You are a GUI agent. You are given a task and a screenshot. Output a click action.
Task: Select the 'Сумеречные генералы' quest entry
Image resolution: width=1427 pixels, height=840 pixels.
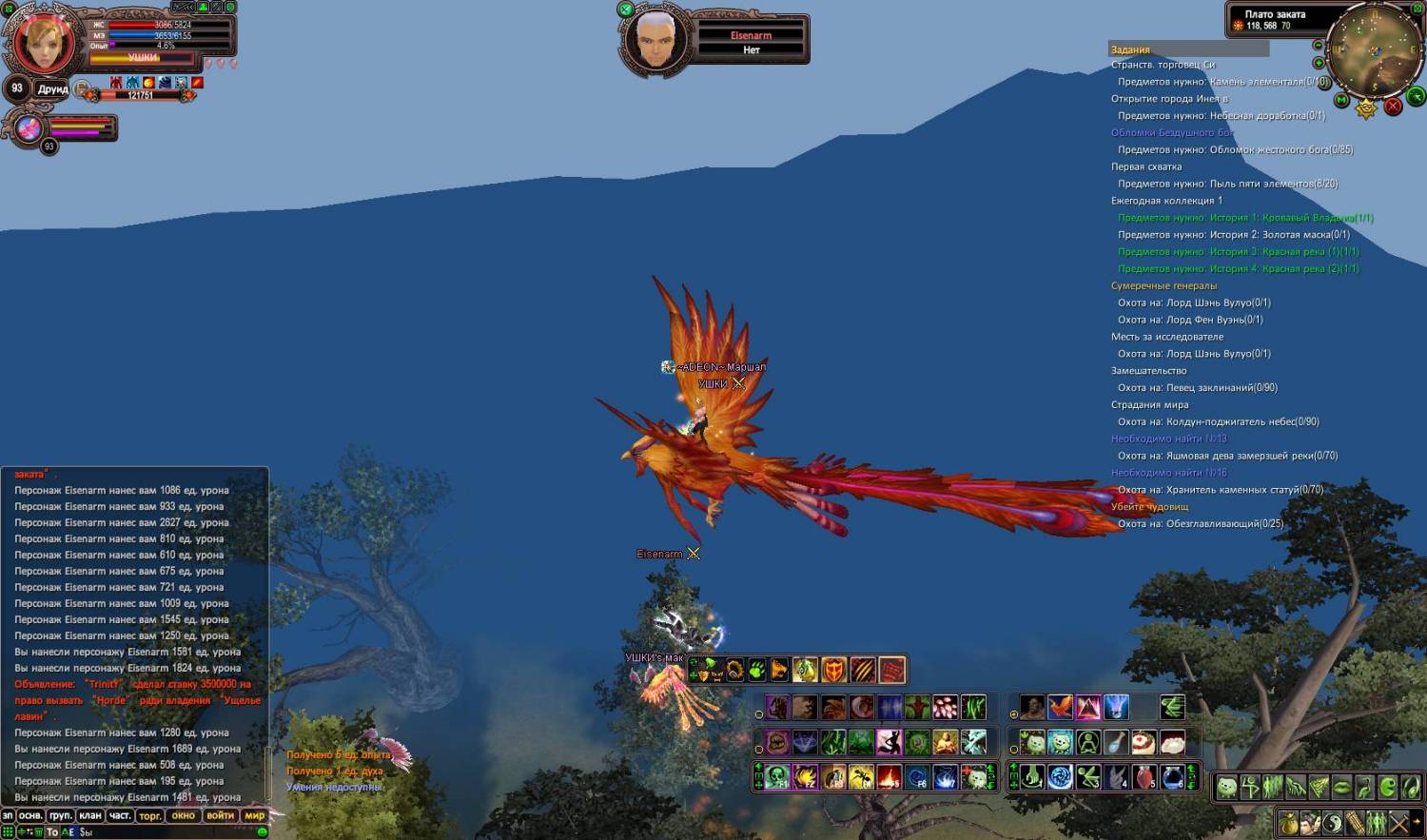pos(1163,285)
